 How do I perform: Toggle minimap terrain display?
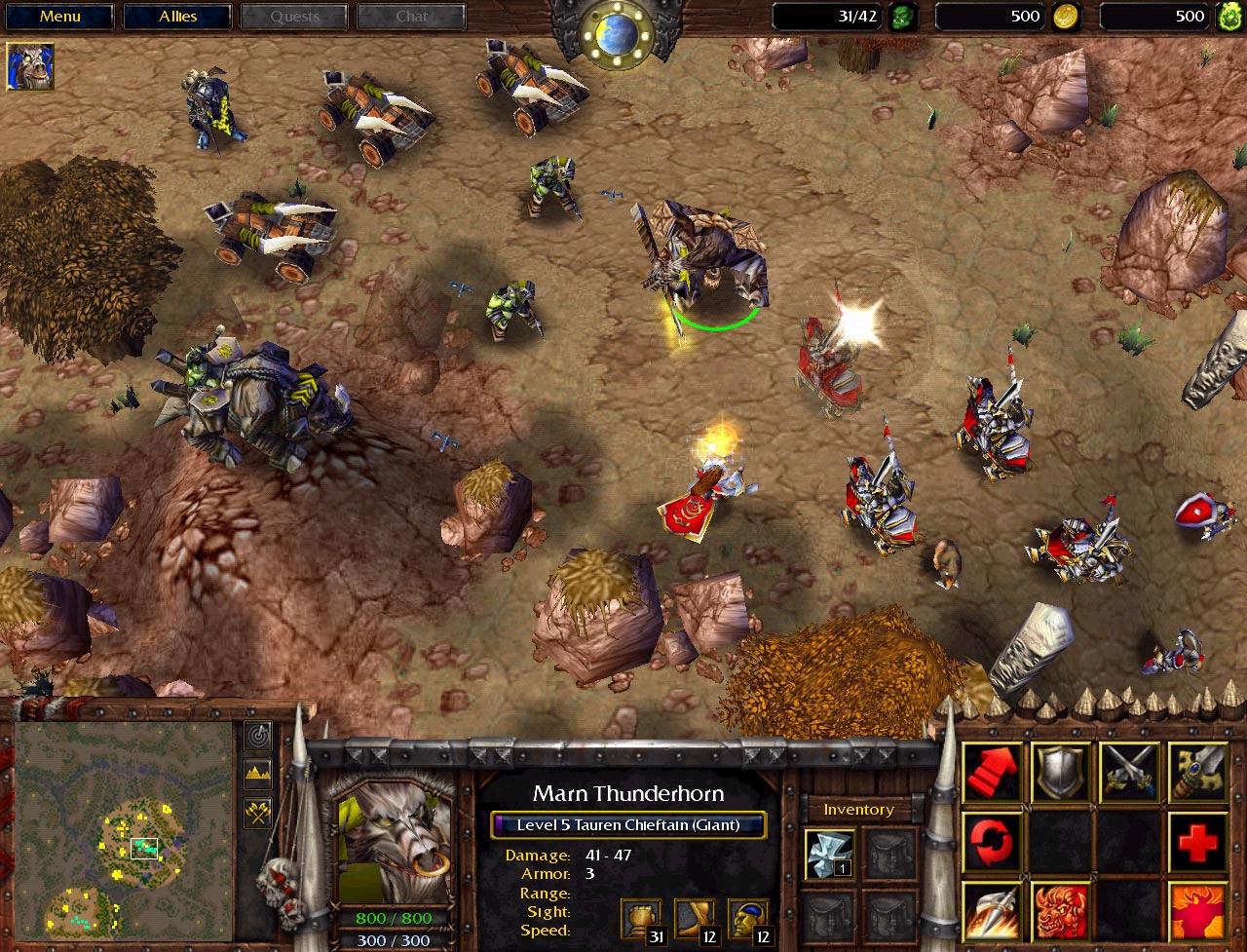tap(258, 776)
